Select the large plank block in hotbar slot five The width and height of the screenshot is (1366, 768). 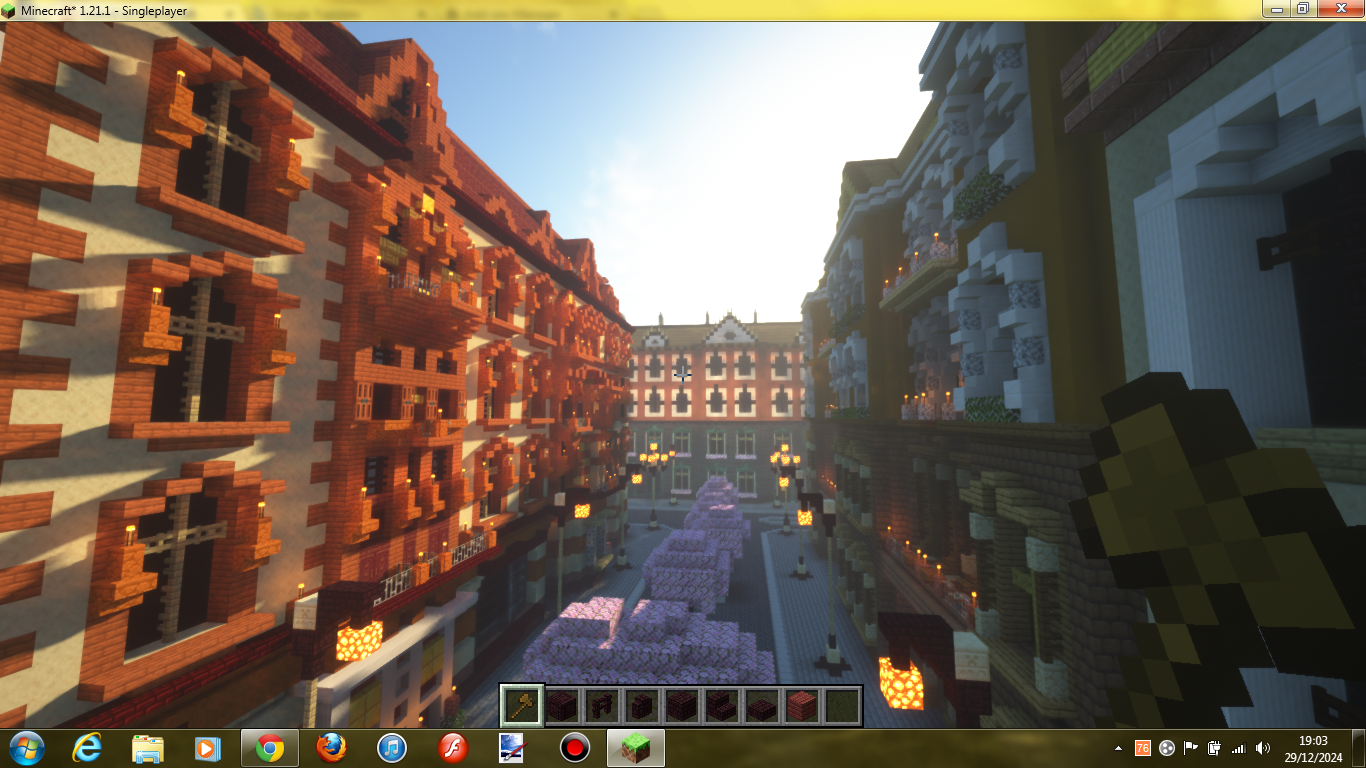[682, 707]
